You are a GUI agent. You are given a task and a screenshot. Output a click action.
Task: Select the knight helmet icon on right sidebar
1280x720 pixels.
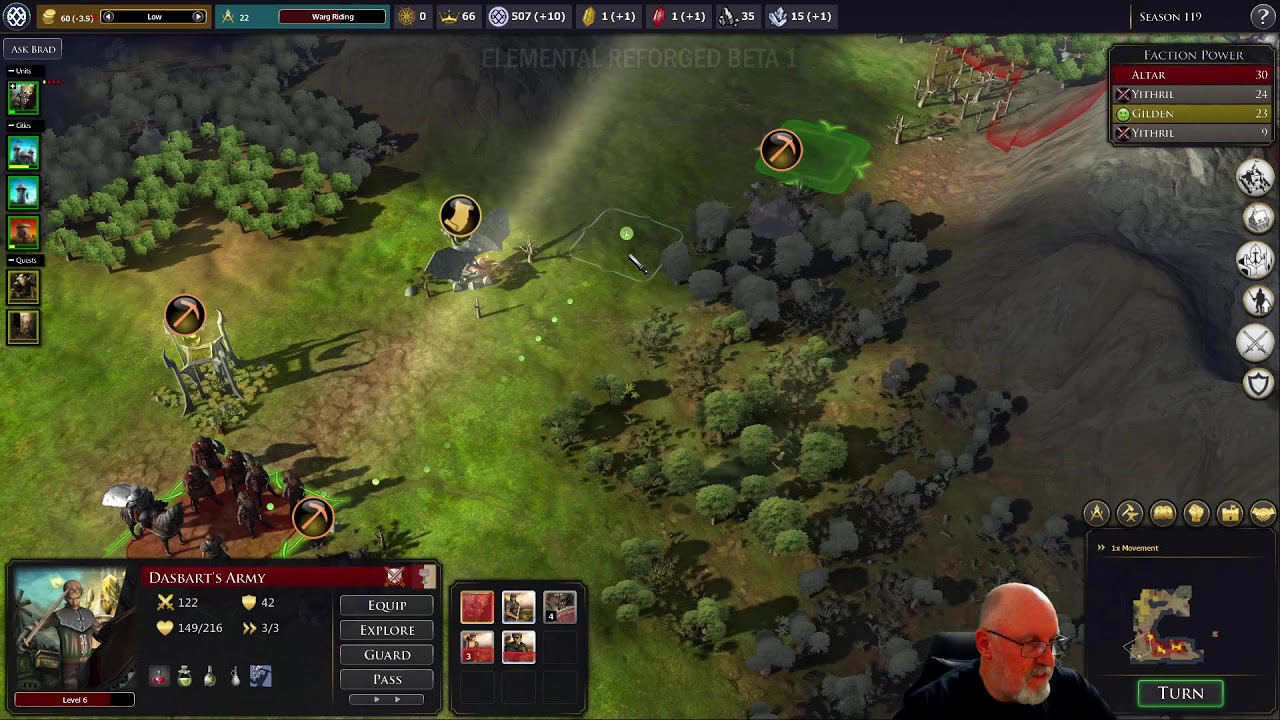1257,258
